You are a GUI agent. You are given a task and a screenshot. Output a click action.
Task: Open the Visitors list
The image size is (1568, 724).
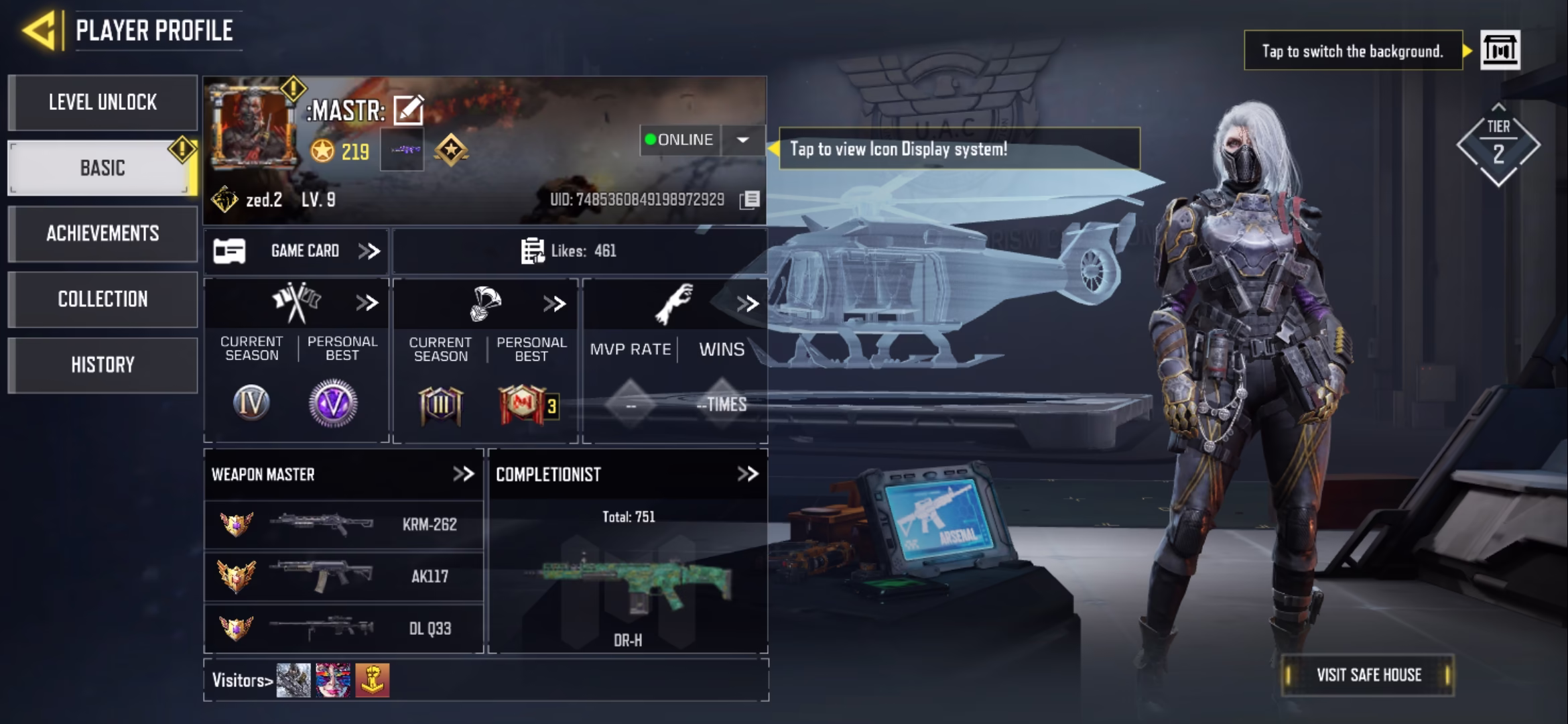(x=242, y=680)
